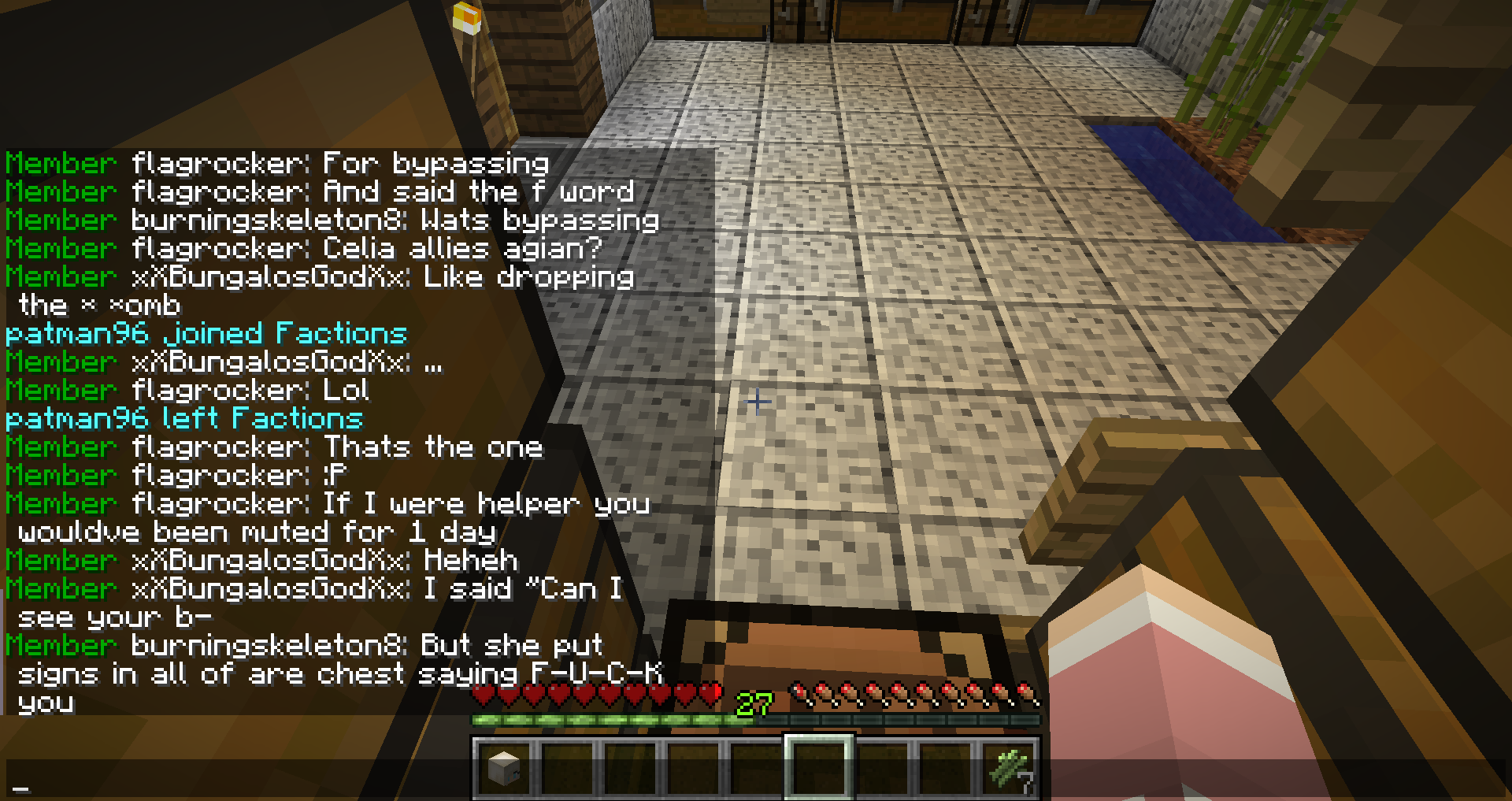
Task: Select the sugar cane hotbar slot
Action: pos(1010,768)
